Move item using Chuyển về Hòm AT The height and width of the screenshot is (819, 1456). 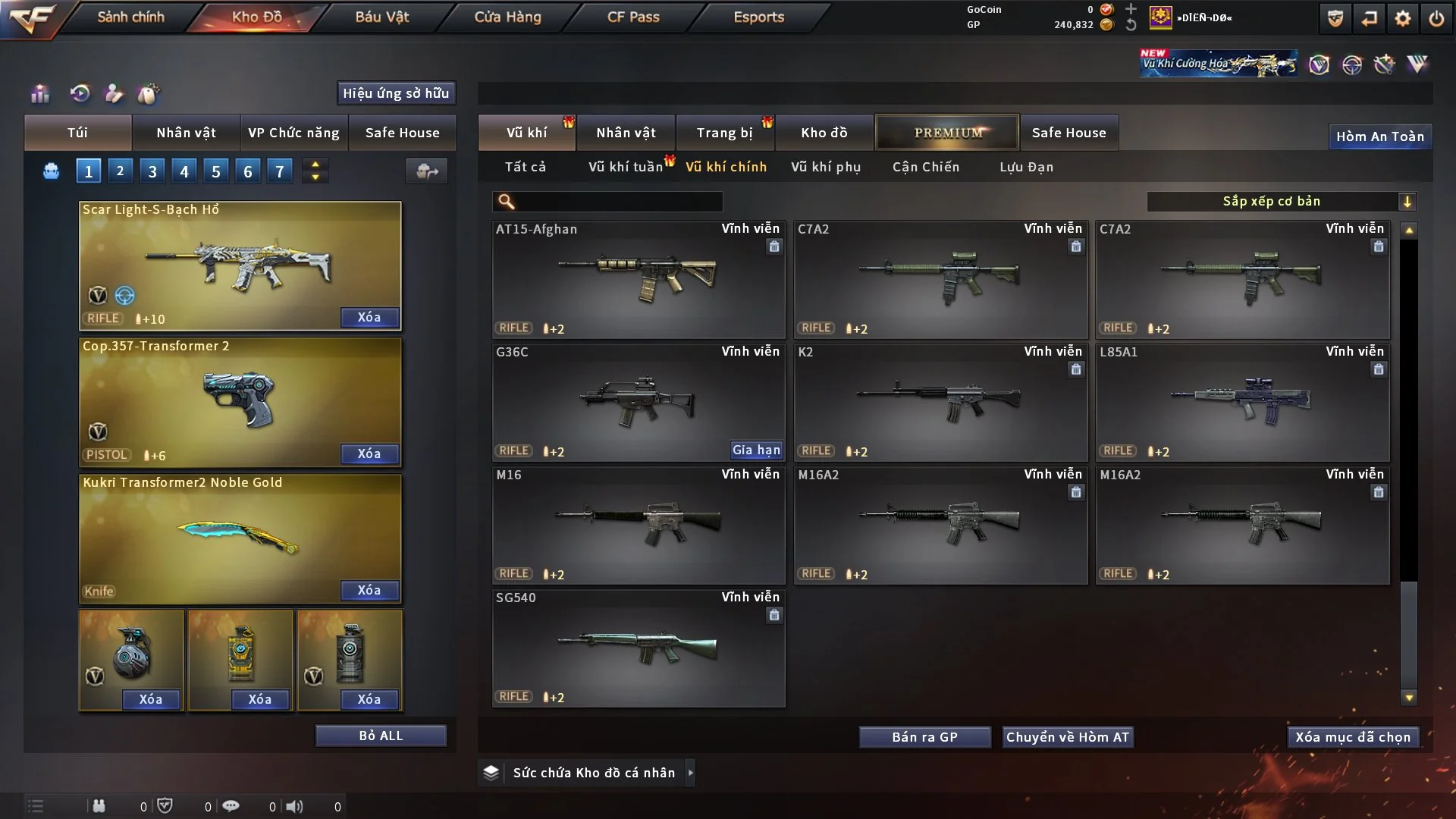[1068, 737]
